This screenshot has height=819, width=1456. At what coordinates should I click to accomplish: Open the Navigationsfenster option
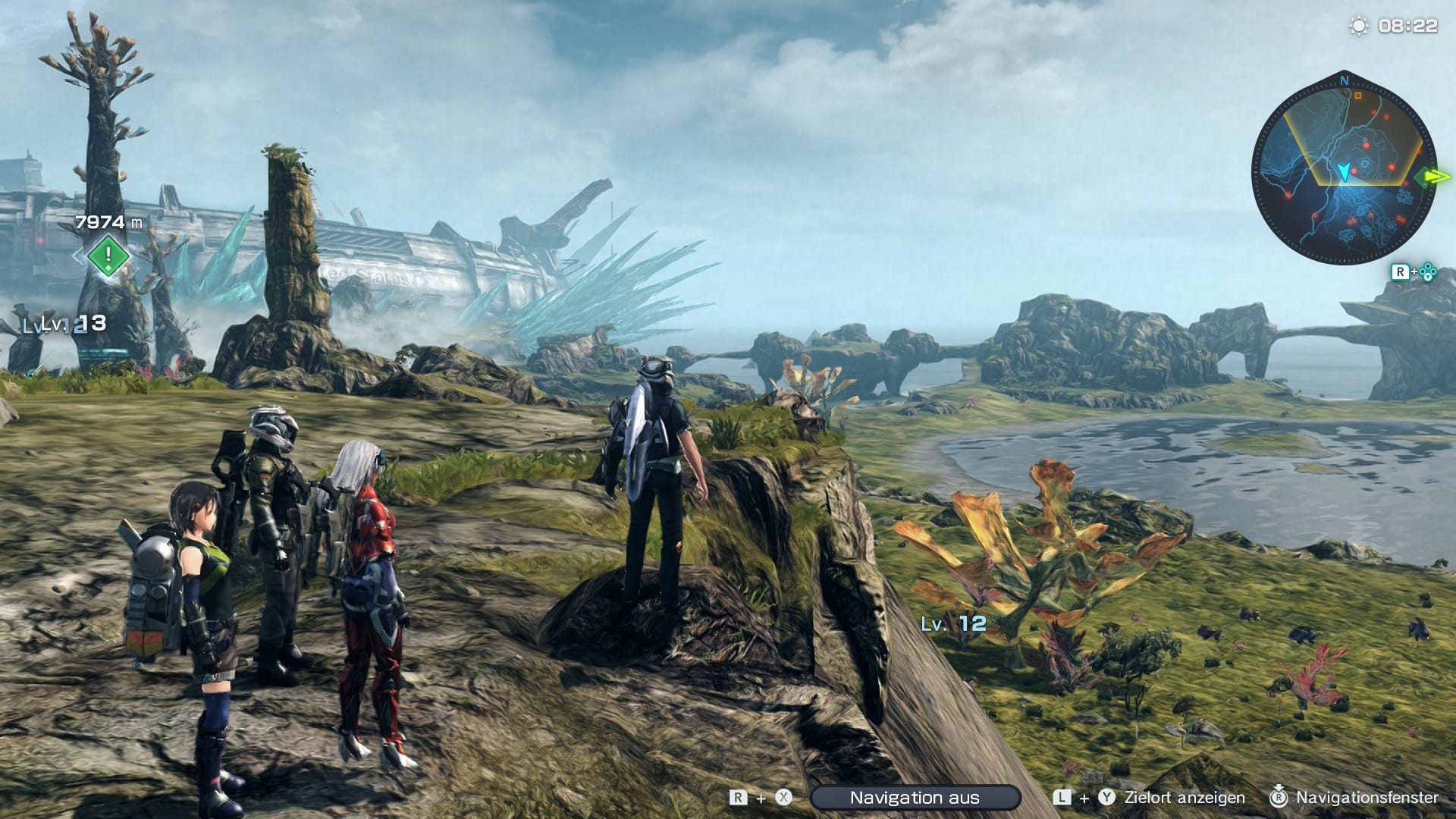coord(1366,798)
